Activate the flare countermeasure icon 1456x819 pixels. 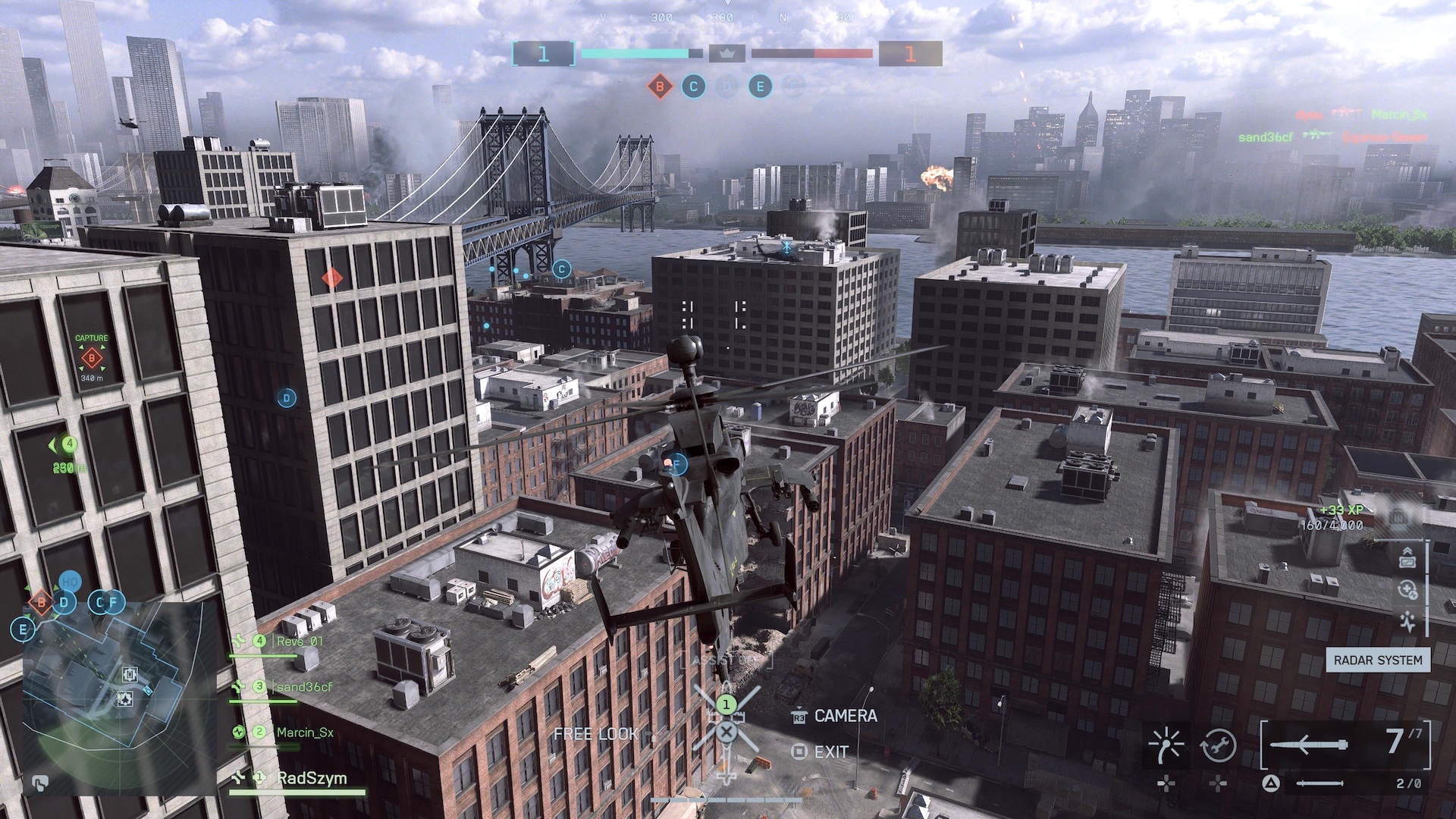point(1166,745)
